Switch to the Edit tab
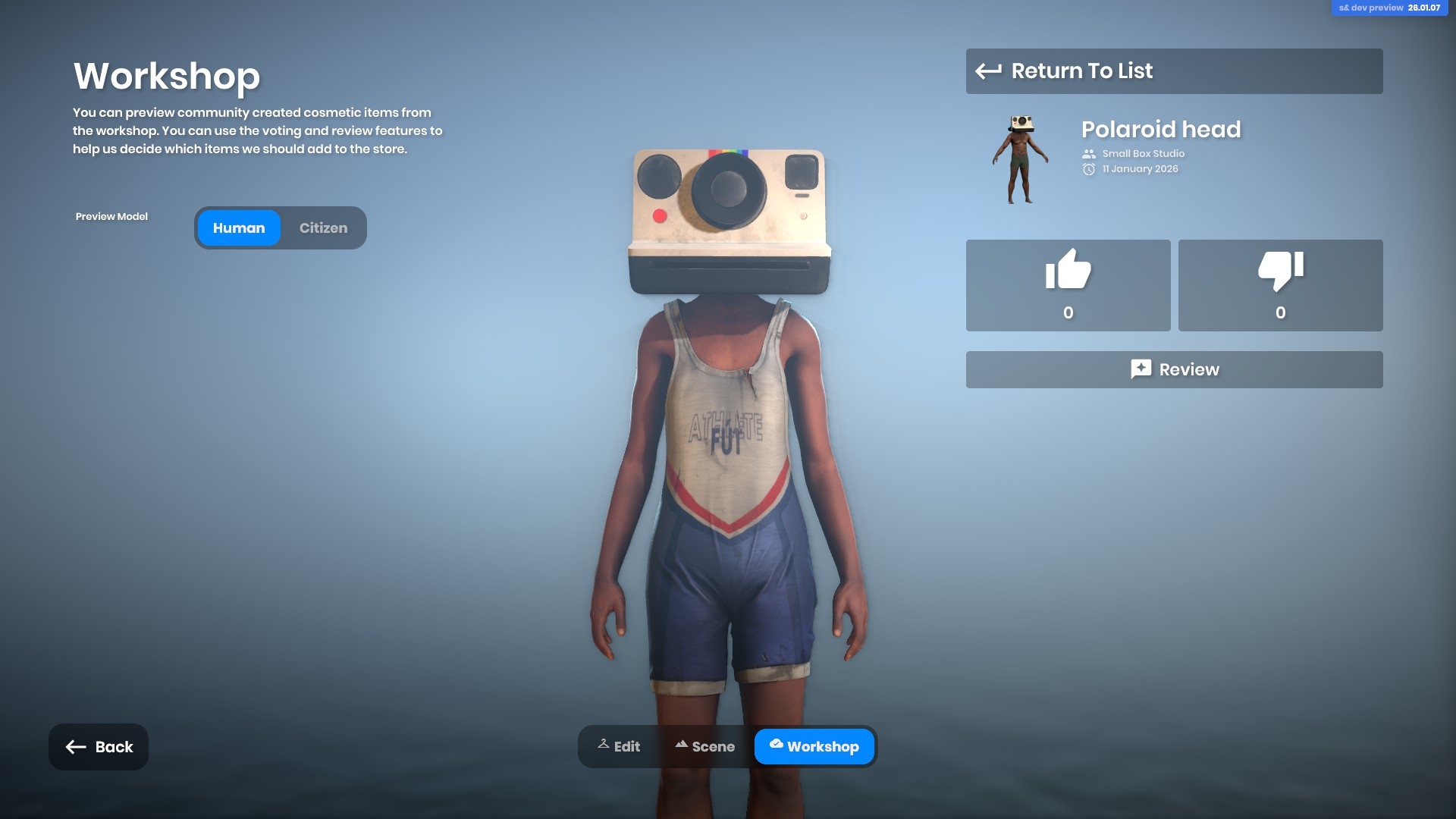Viewport: 1456px width, 819px height. coord(619,746)
